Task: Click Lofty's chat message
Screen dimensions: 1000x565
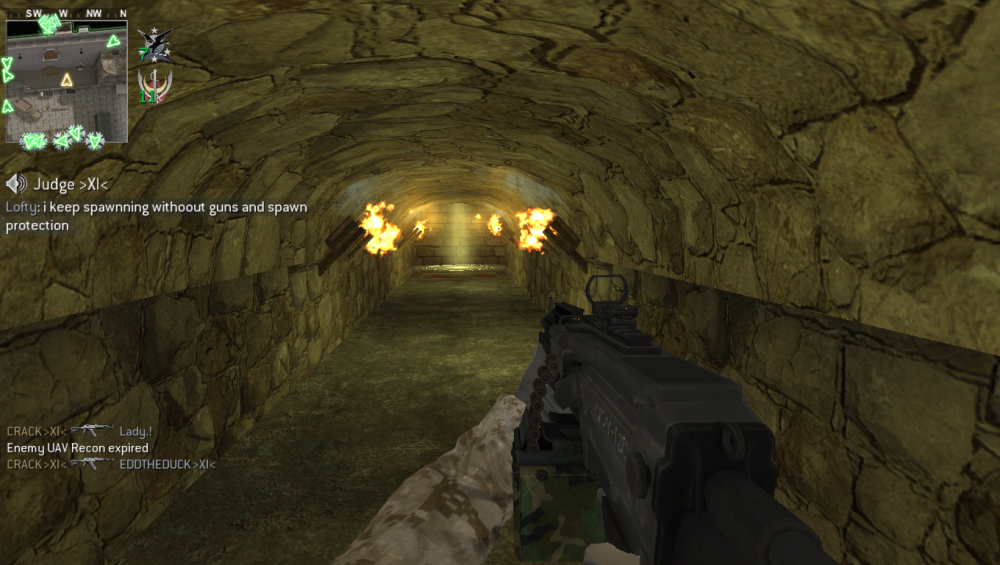Action: click(156, 216)
